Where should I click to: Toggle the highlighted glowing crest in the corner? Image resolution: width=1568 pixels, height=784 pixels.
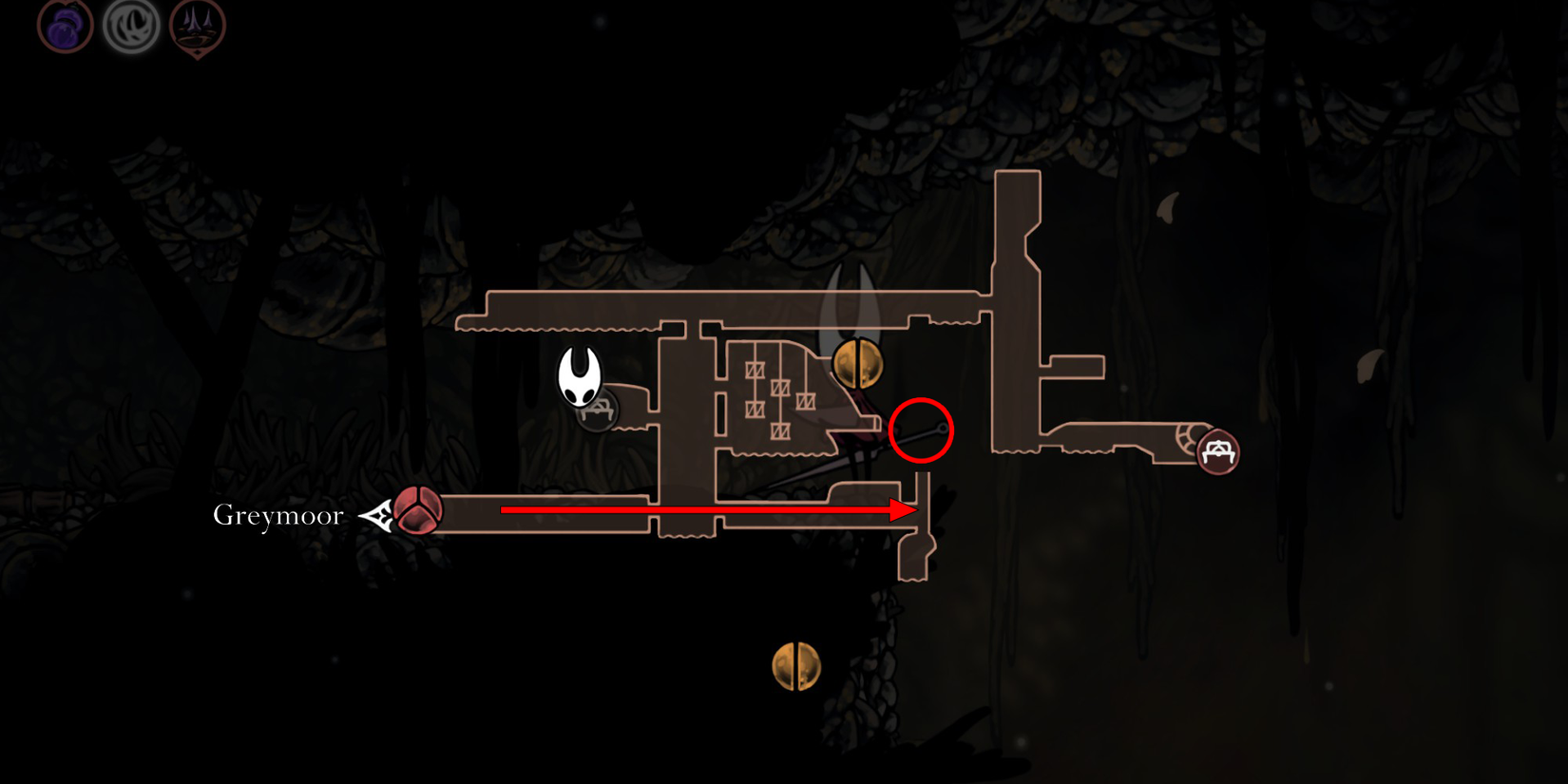click(x=131, y=26)
